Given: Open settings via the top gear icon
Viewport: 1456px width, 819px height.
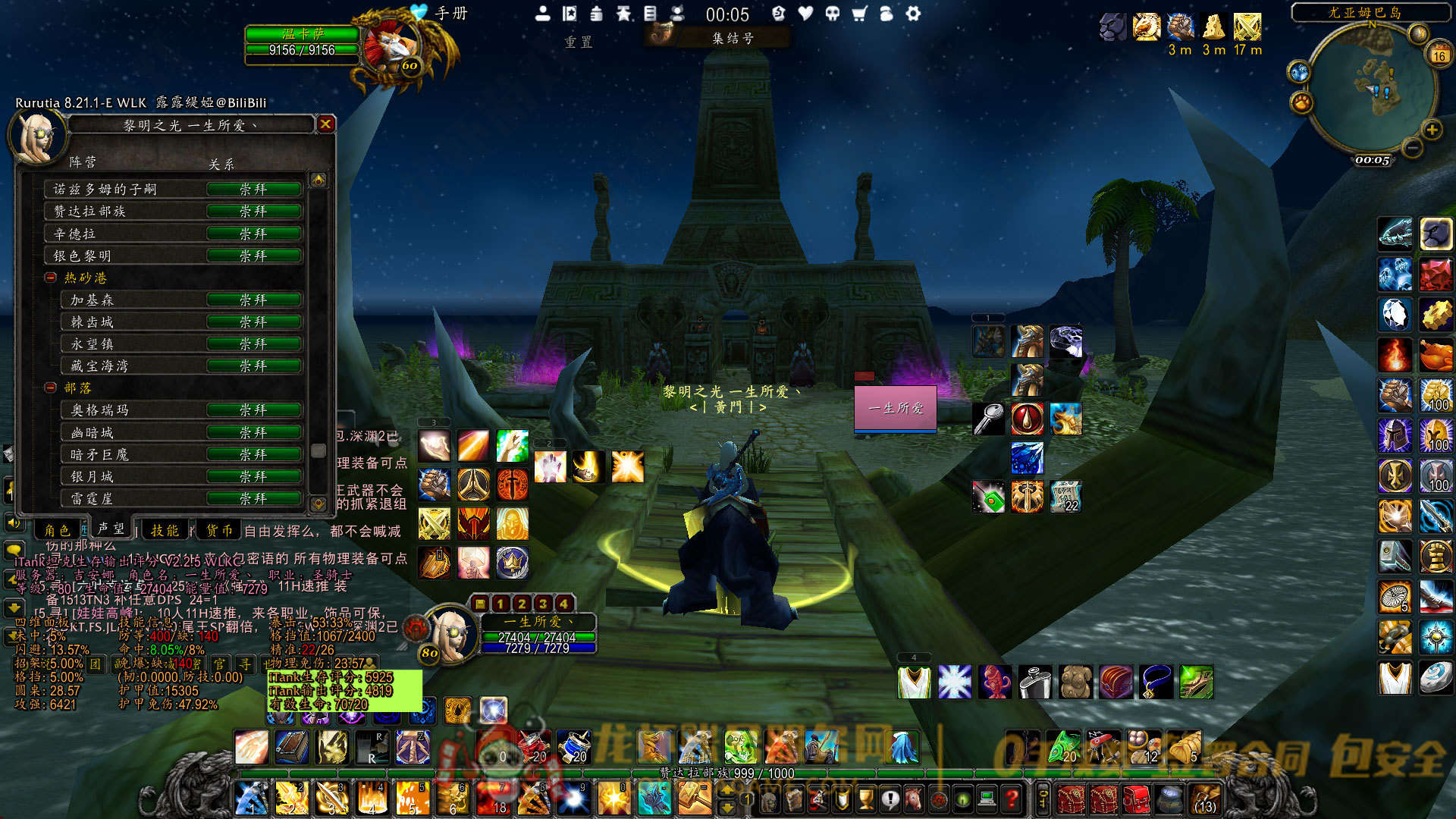Looking at the screenshot, I should click(x=913, y=14).
